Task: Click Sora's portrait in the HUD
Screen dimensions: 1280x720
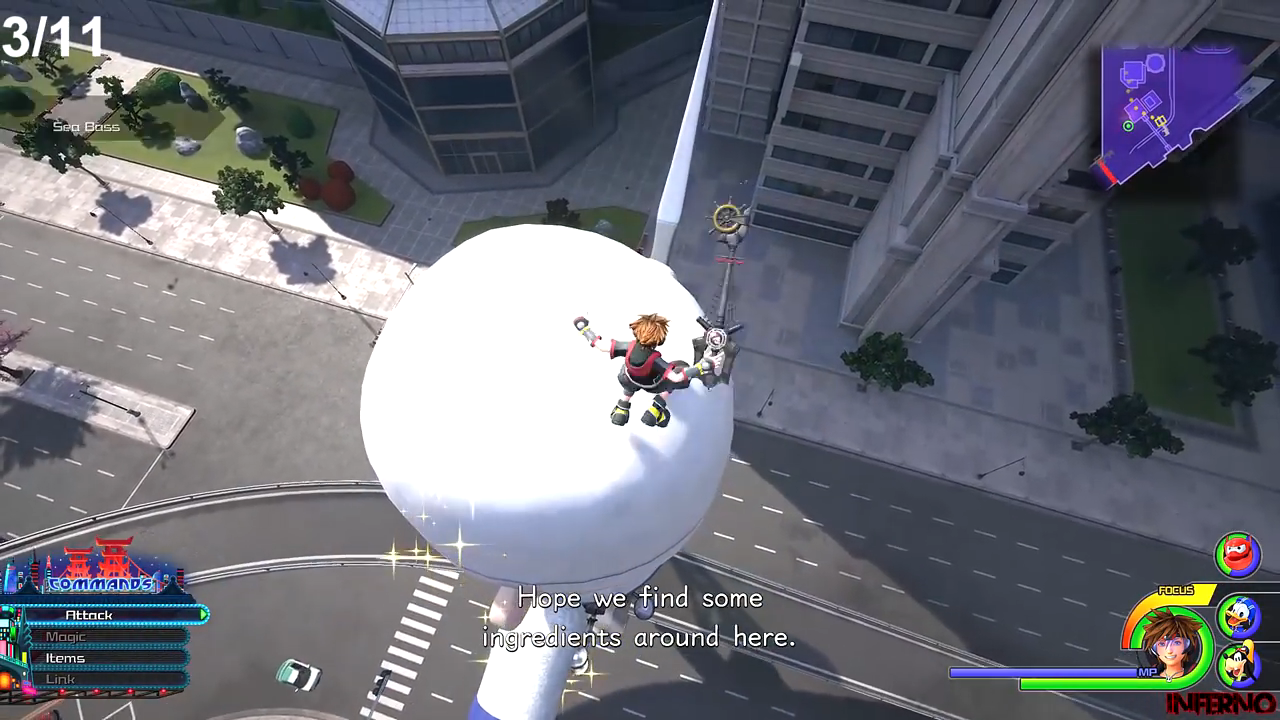Action: pos(1168,641)
